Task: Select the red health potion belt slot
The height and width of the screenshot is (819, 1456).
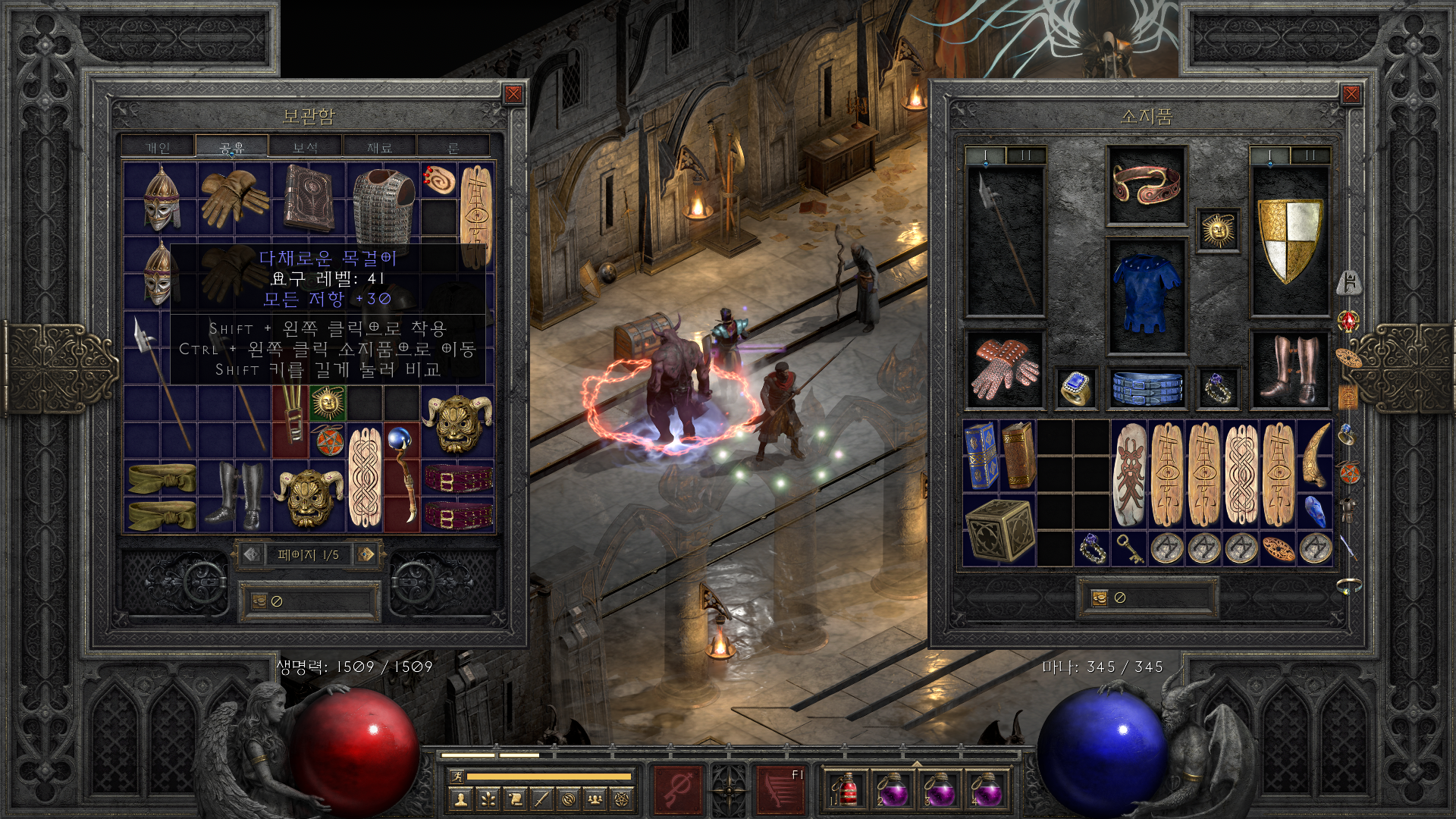Action: (x=845, y=789)
